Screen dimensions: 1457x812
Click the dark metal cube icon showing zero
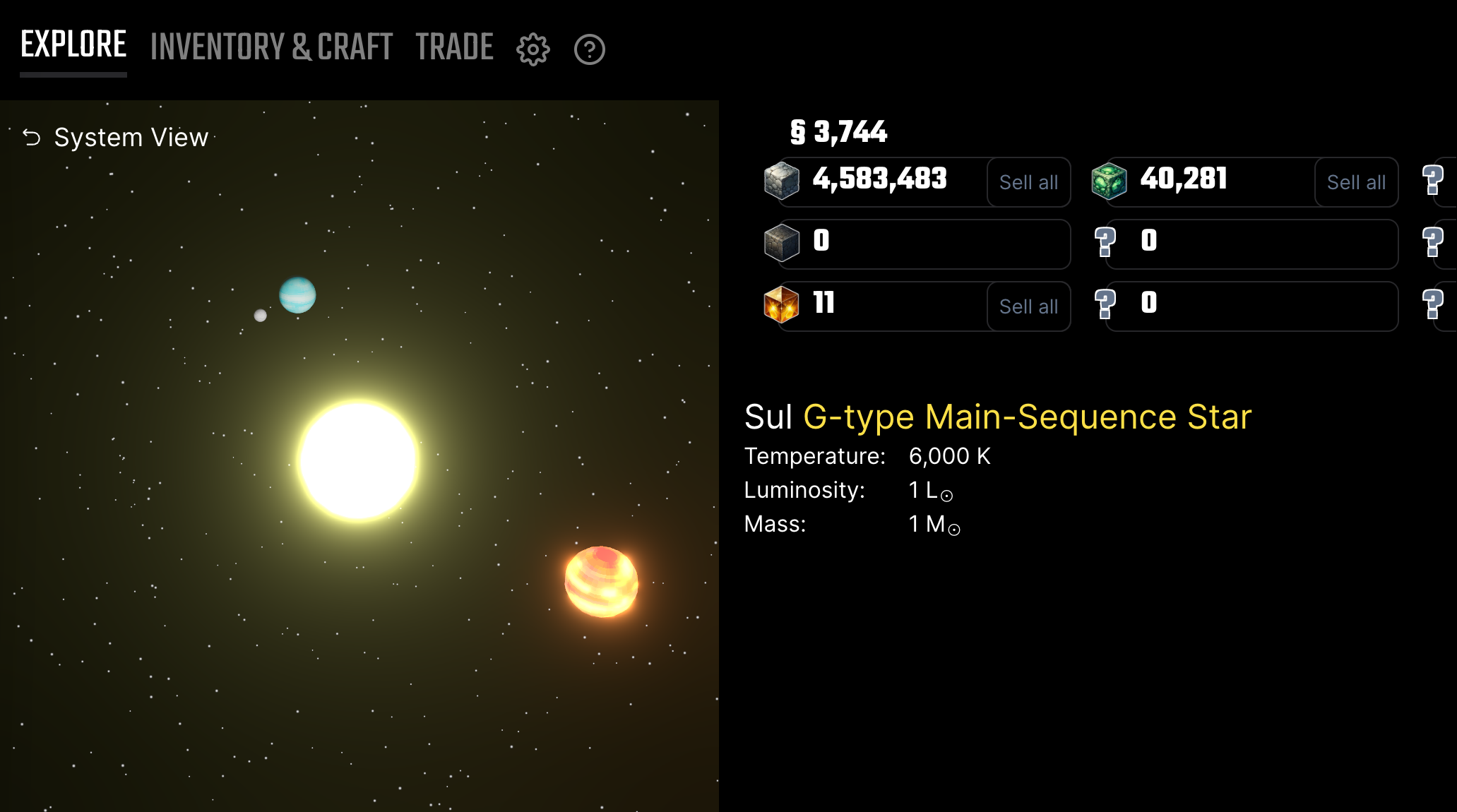click(781, 244)
